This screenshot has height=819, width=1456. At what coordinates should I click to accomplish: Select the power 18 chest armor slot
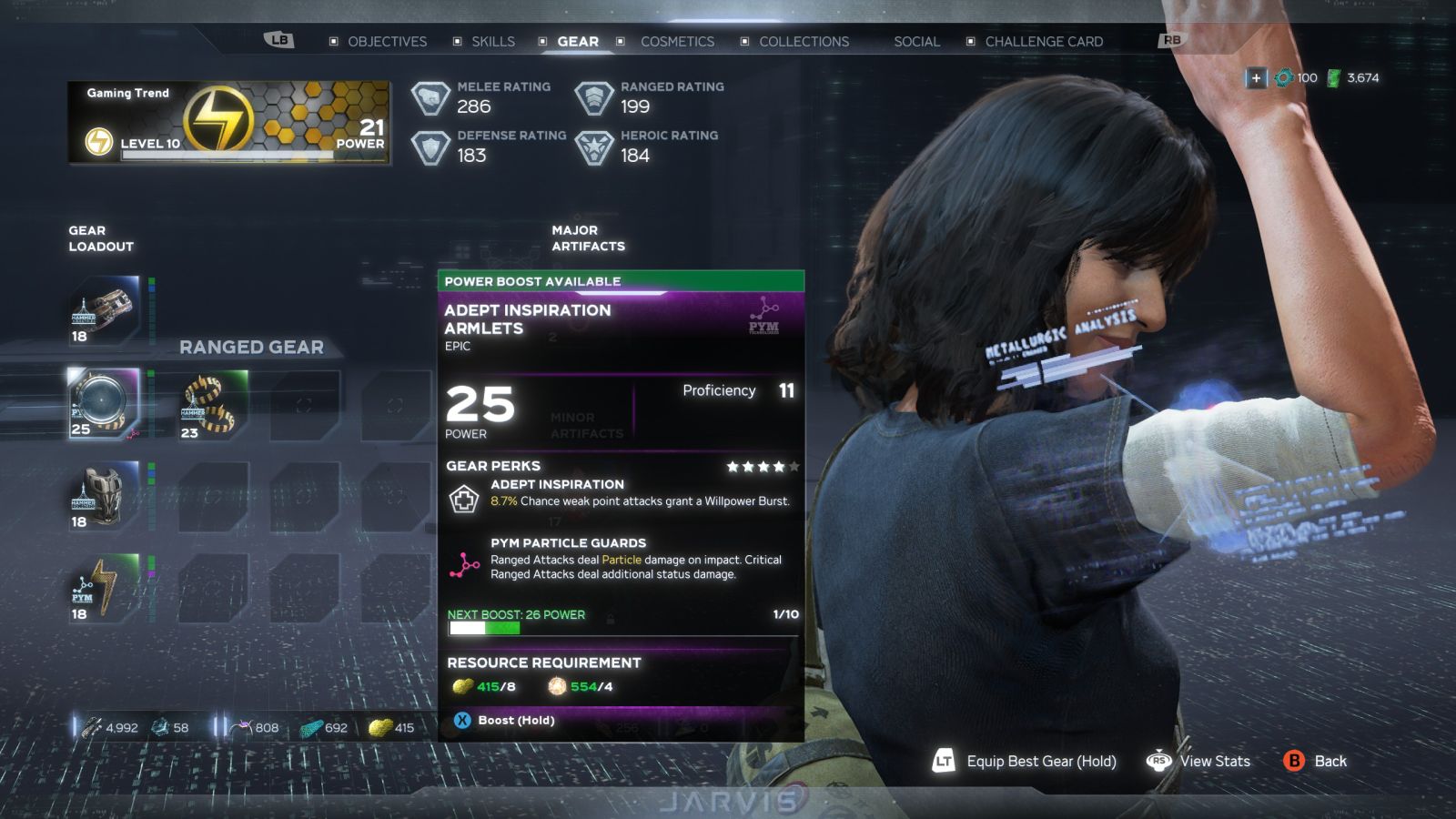pyautogui.click(x=104, y=496)
